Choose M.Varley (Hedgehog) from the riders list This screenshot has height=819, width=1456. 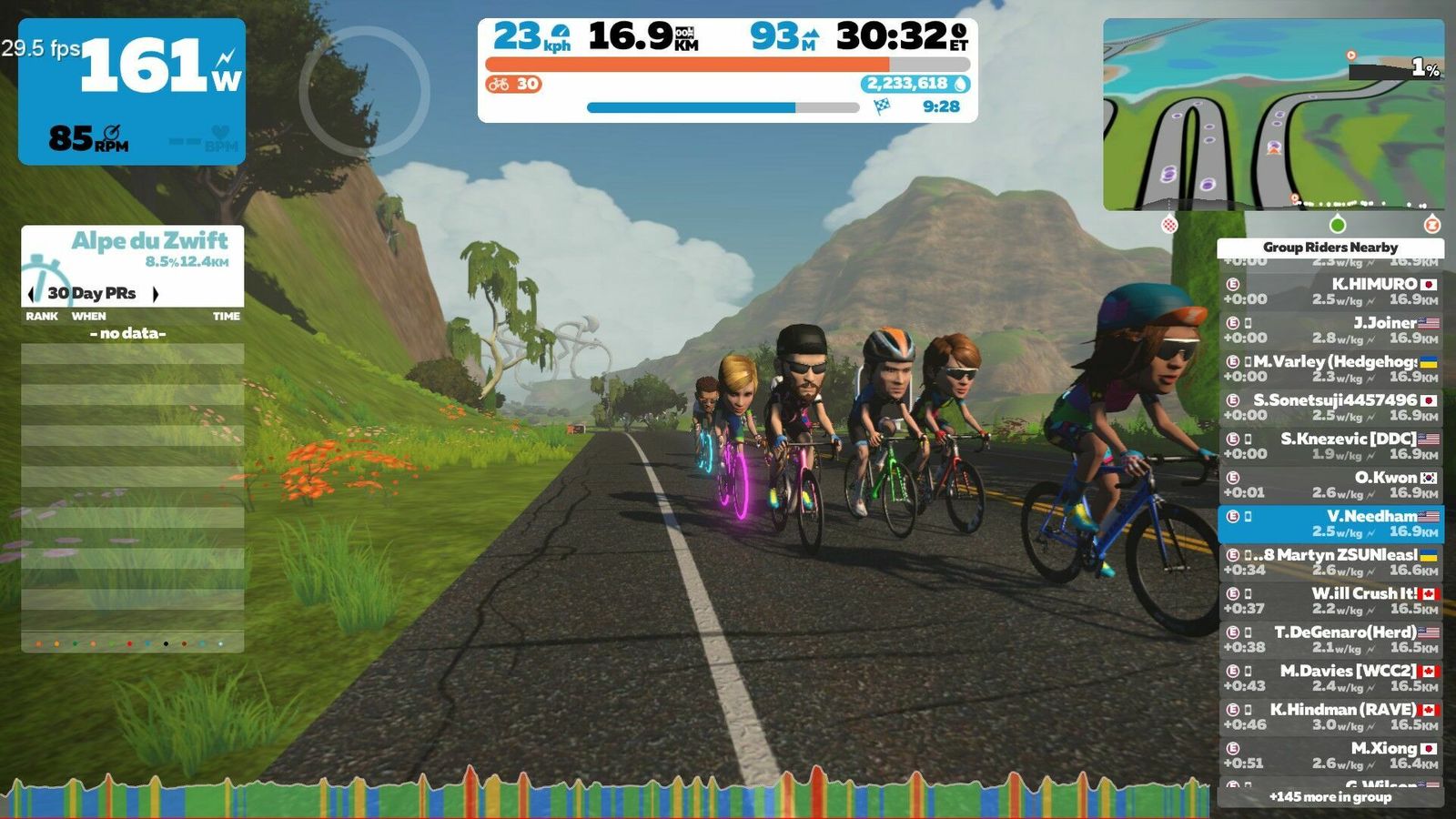[1330, 369]
